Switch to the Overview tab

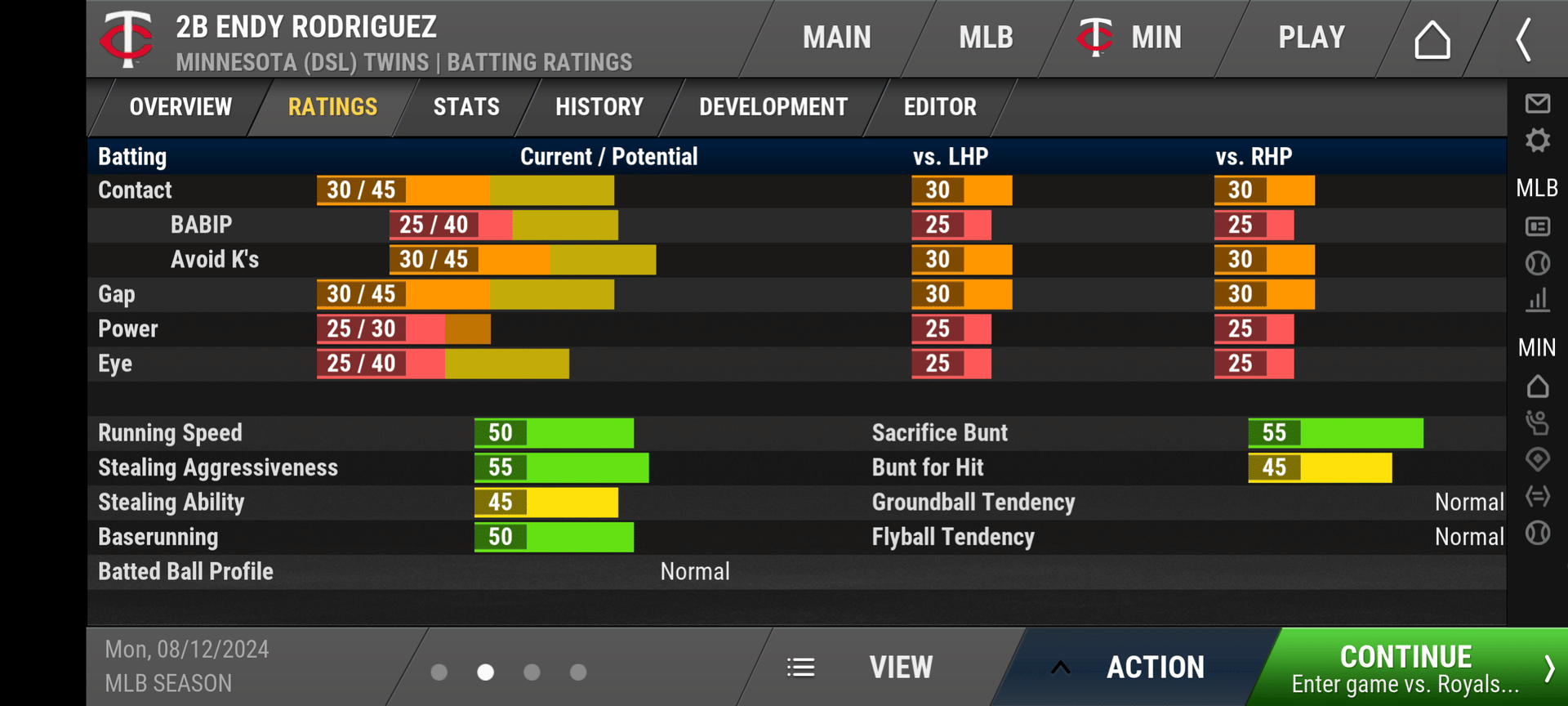(180, 107)
